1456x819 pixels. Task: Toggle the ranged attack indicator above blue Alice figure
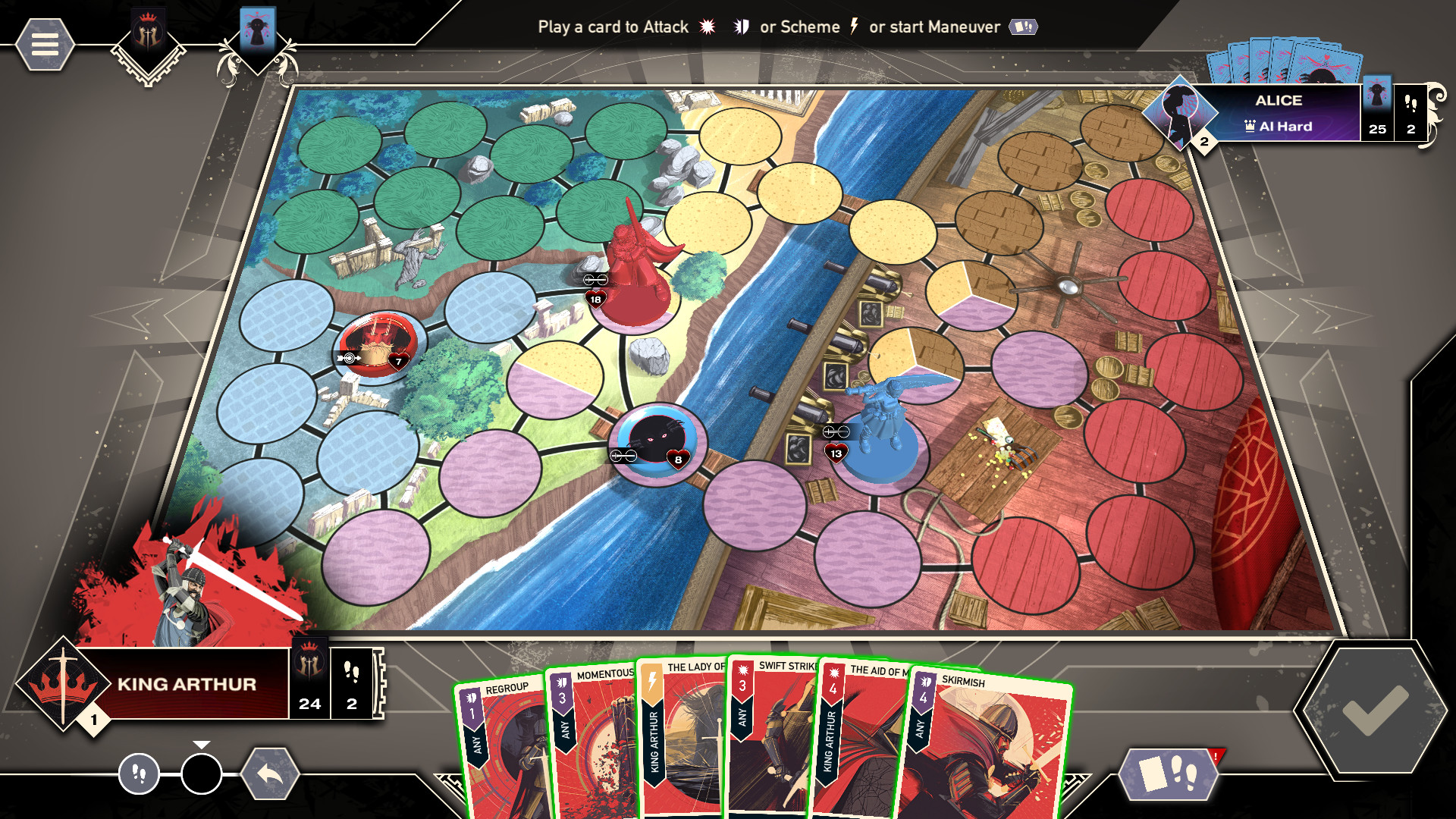tap(834, 431)
